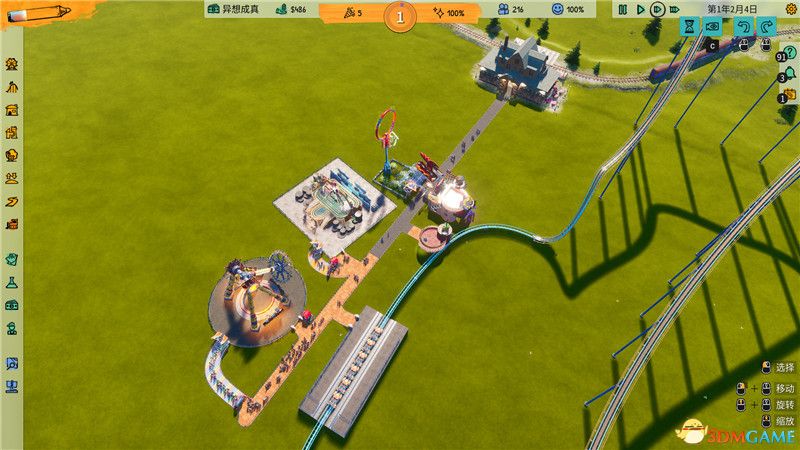Click the hourglass button

coord(689,27)
